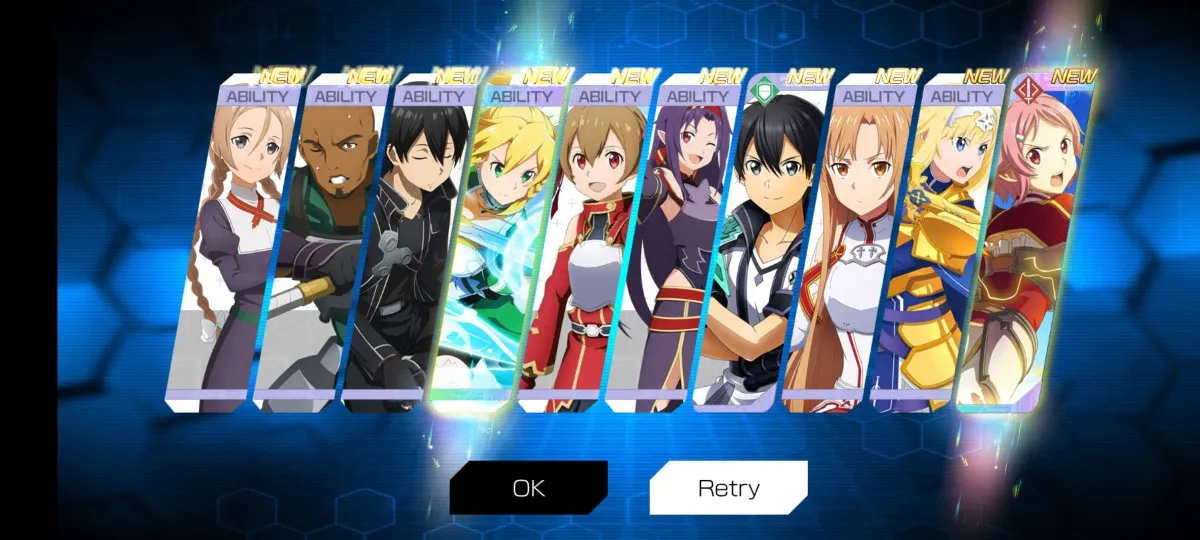Hit the Retry button to reroll
This screenshot has height=540, width=1200.
pos(728,488)
